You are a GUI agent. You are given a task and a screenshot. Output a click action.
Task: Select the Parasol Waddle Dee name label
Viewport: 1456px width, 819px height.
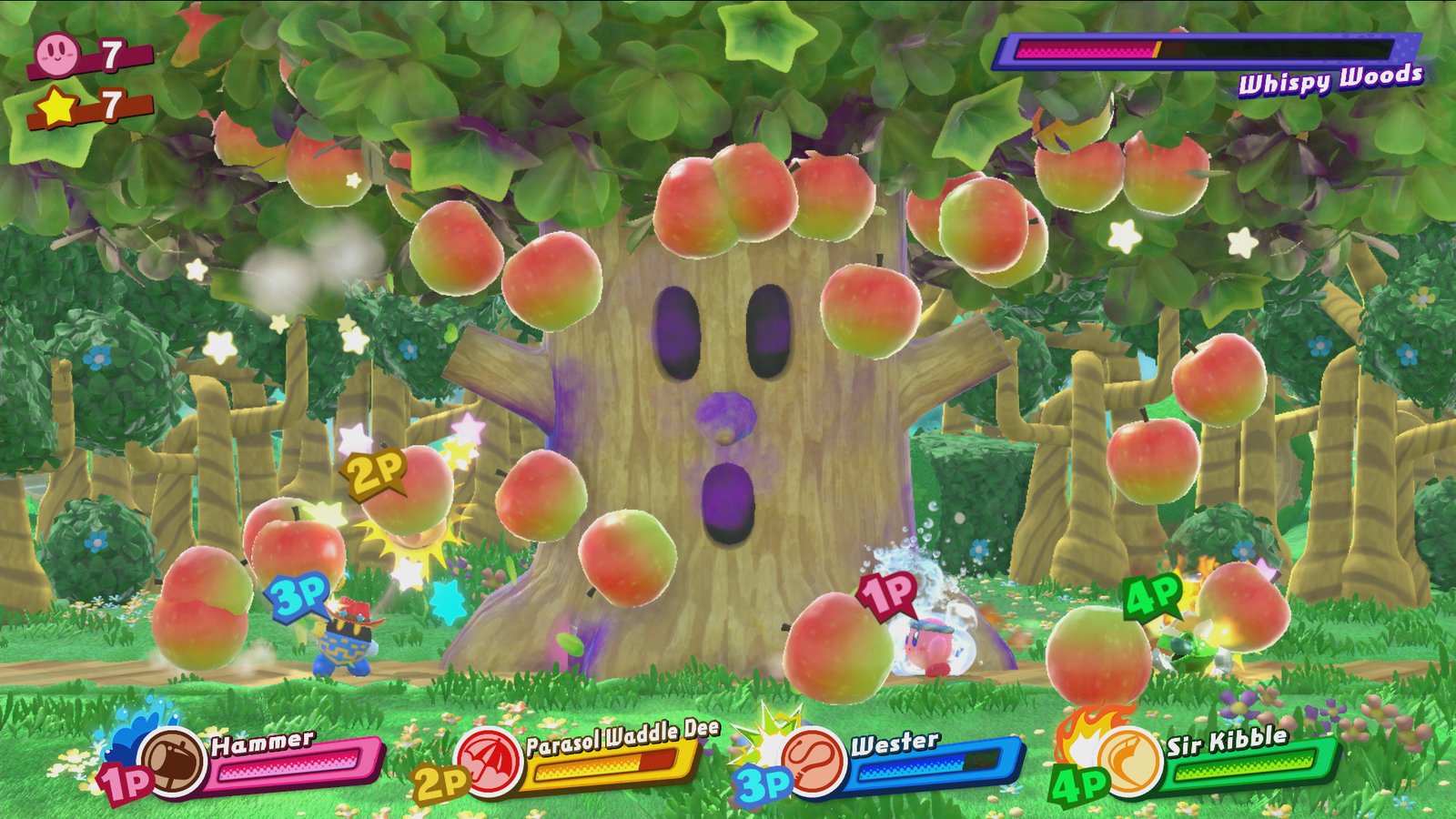621,735
